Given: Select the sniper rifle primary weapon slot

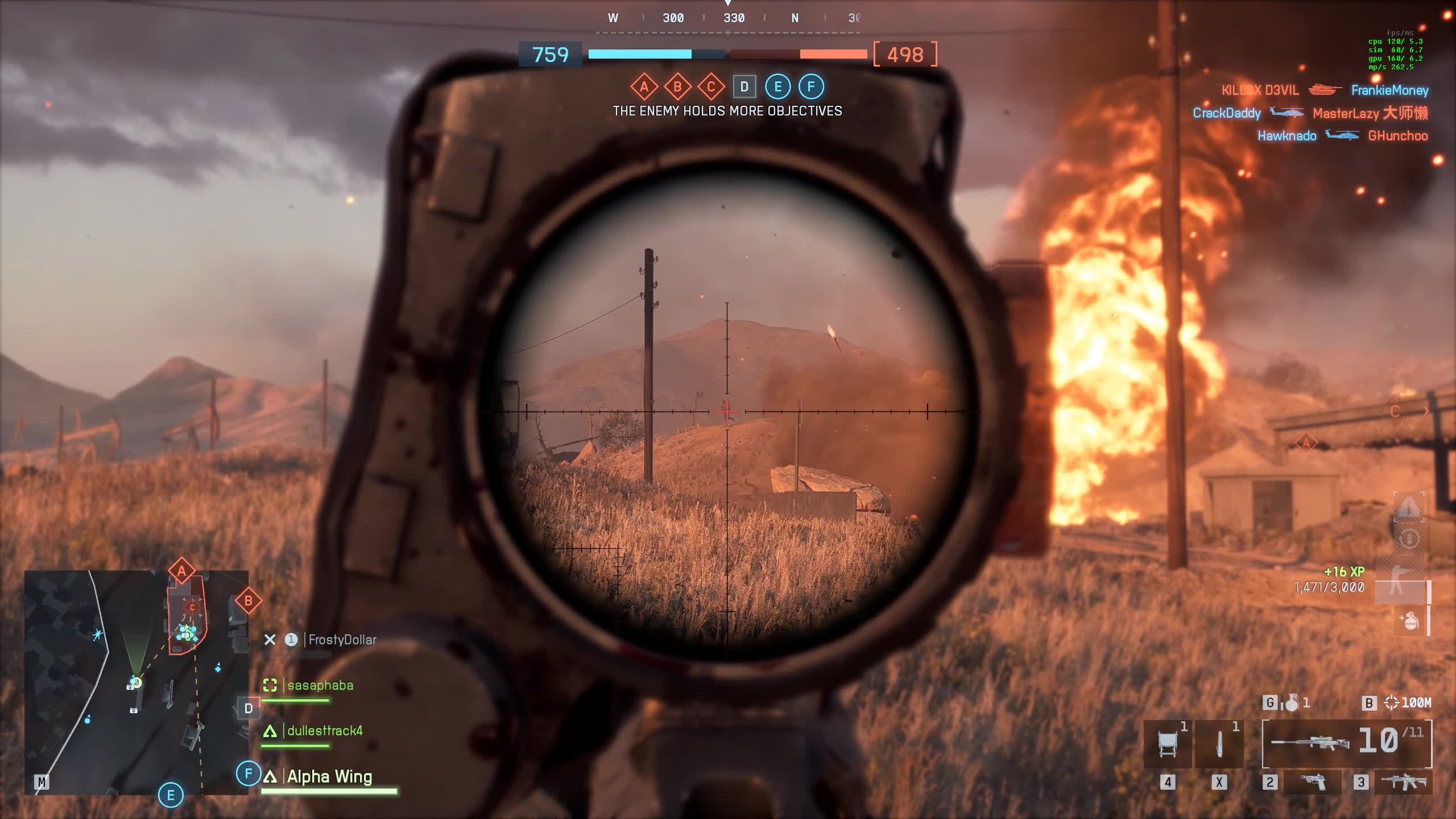Looking at the screenshot, I should (x=1310, y=742).
